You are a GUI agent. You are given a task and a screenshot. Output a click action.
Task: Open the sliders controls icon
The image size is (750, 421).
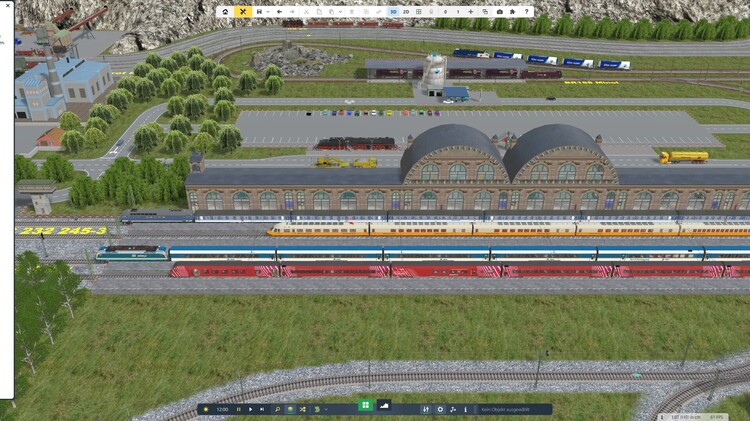tap(426, 409)
